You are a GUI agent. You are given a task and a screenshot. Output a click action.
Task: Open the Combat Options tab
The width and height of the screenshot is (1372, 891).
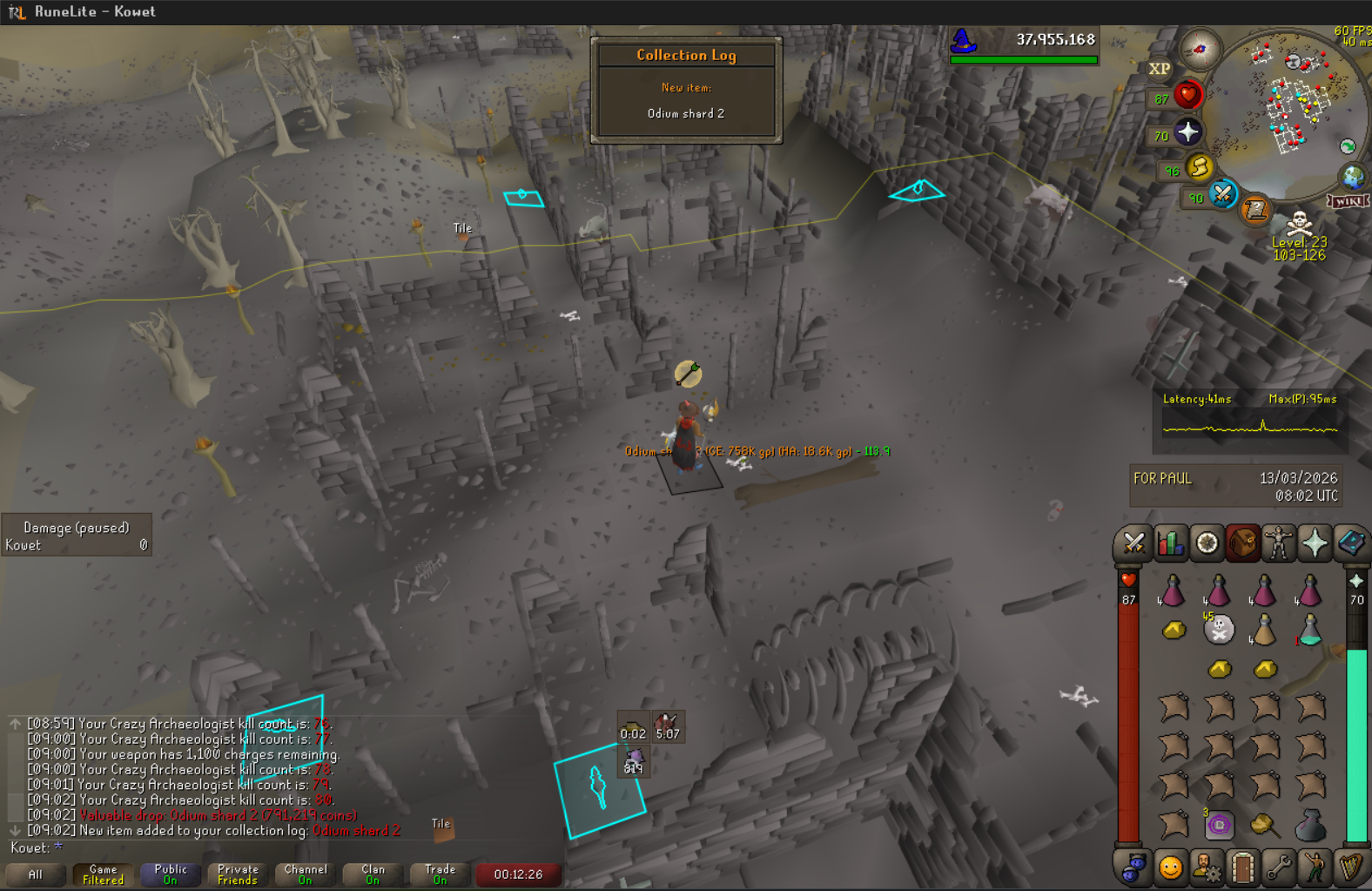[1133, 543]
